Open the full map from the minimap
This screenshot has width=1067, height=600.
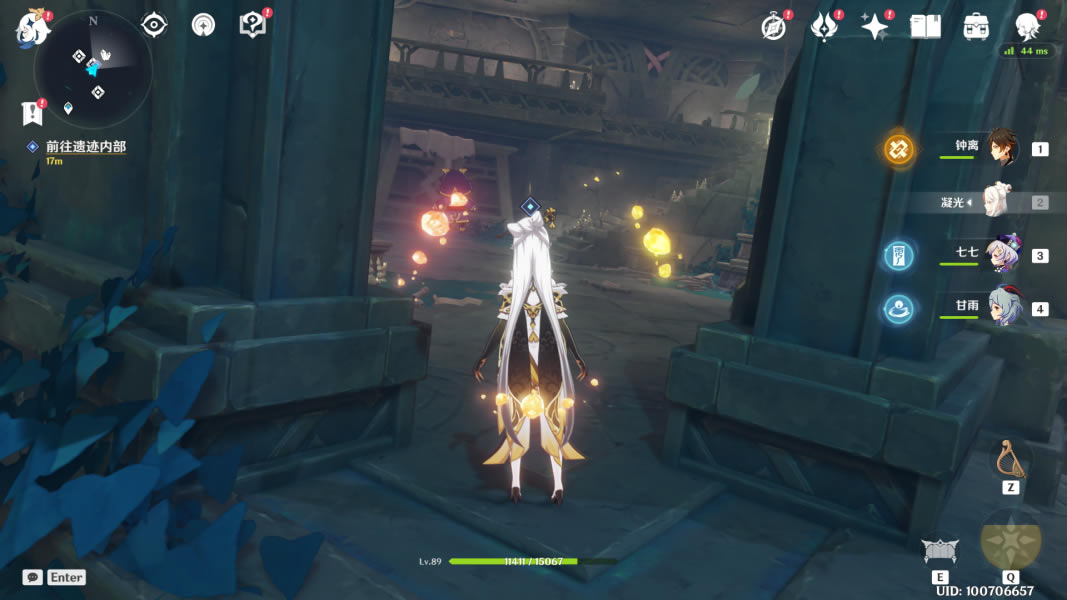point(93,67)
